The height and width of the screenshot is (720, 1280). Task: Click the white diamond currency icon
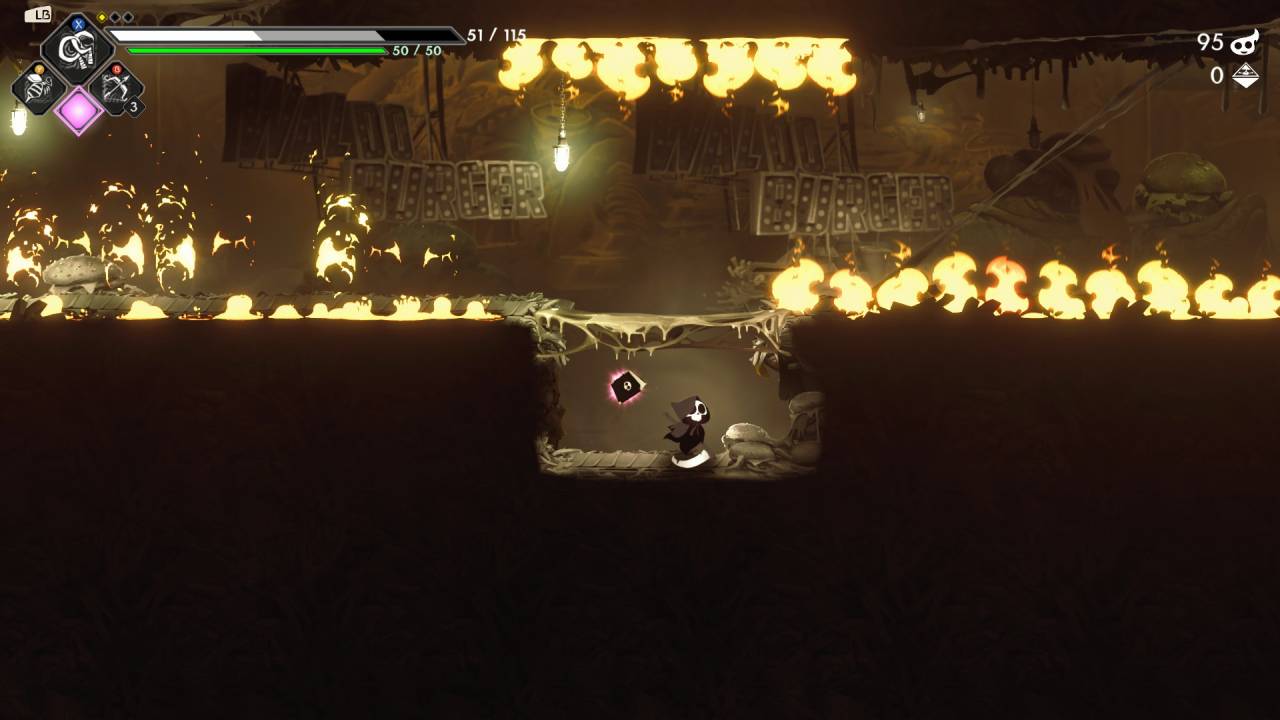1245,76
